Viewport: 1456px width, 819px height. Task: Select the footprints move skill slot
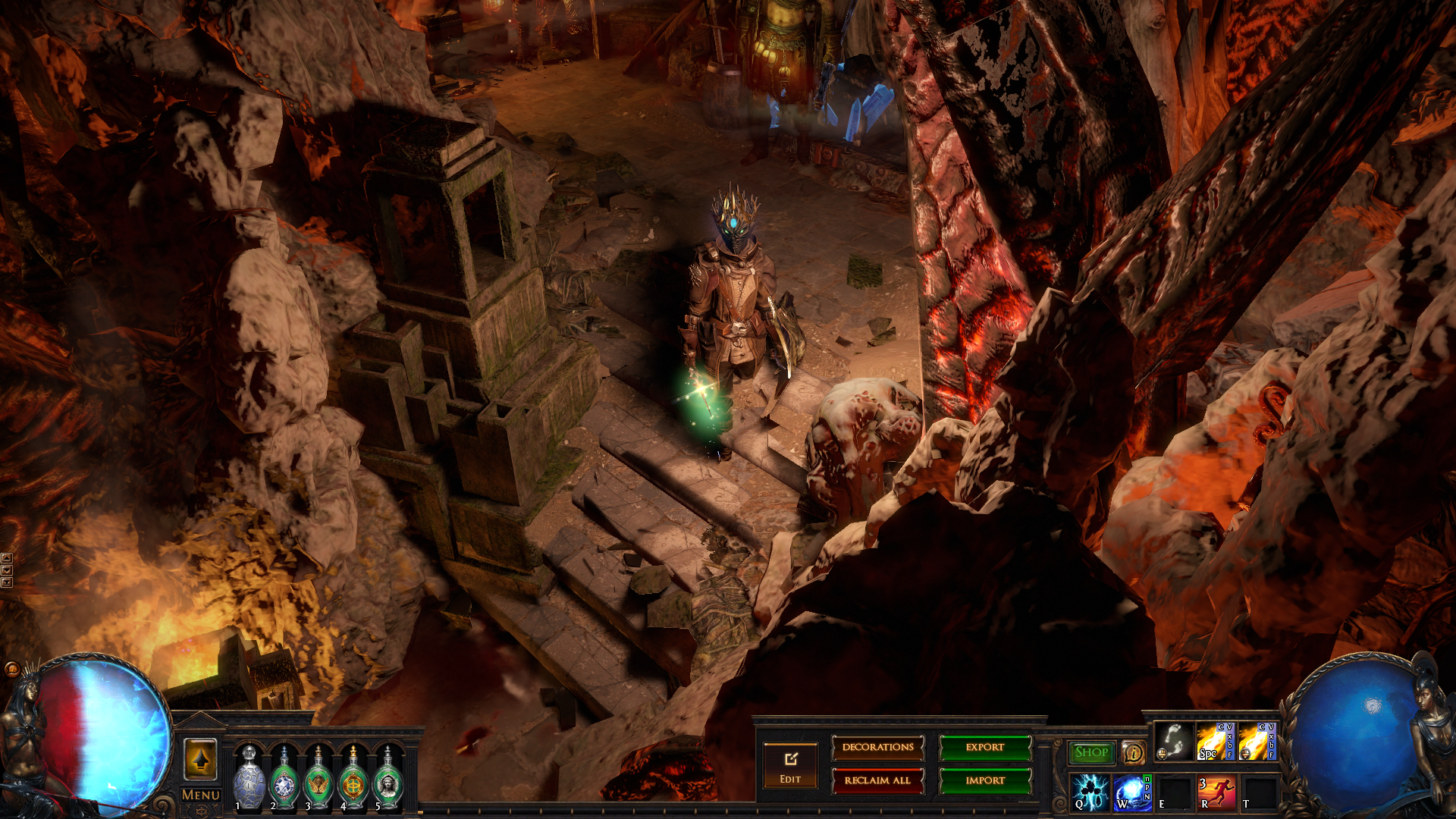coord(1173,741)
